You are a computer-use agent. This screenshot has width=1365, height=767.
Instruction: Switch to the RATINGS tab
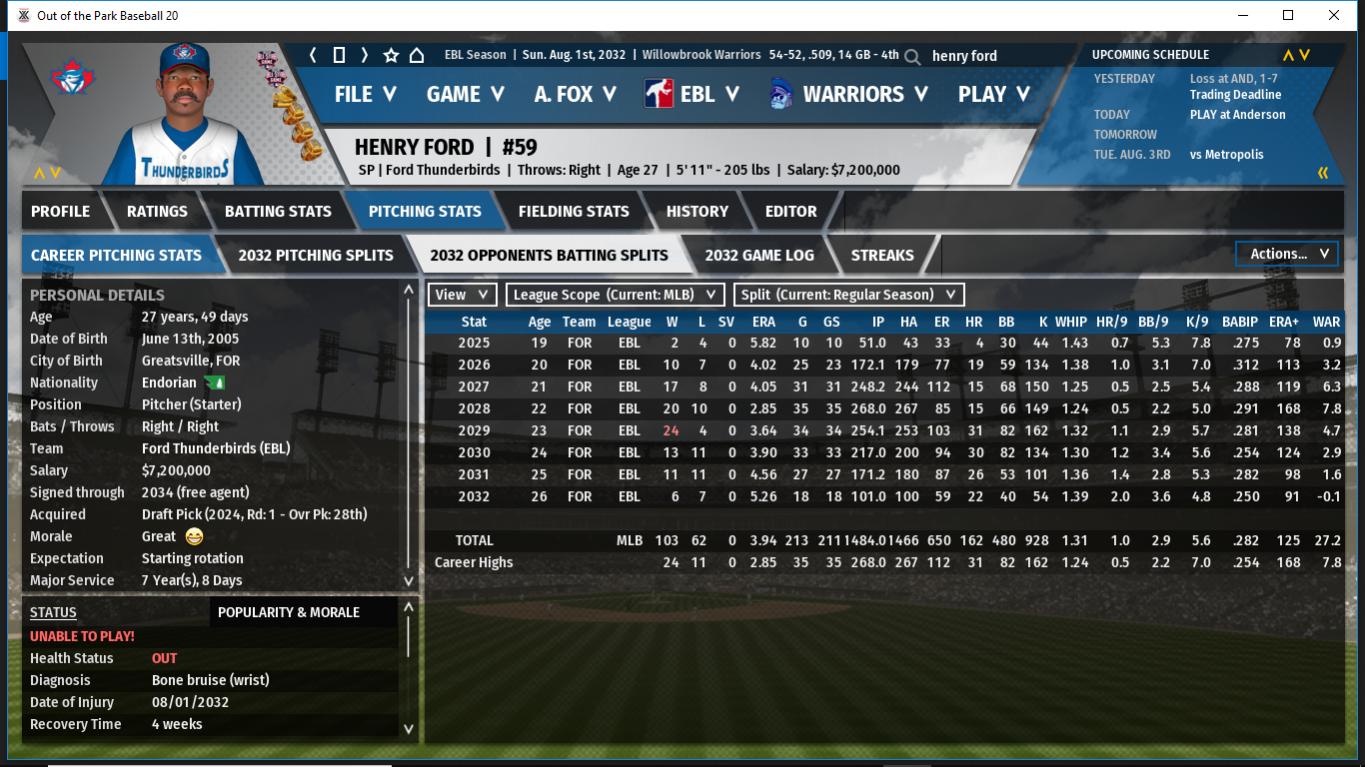point(157,211)
